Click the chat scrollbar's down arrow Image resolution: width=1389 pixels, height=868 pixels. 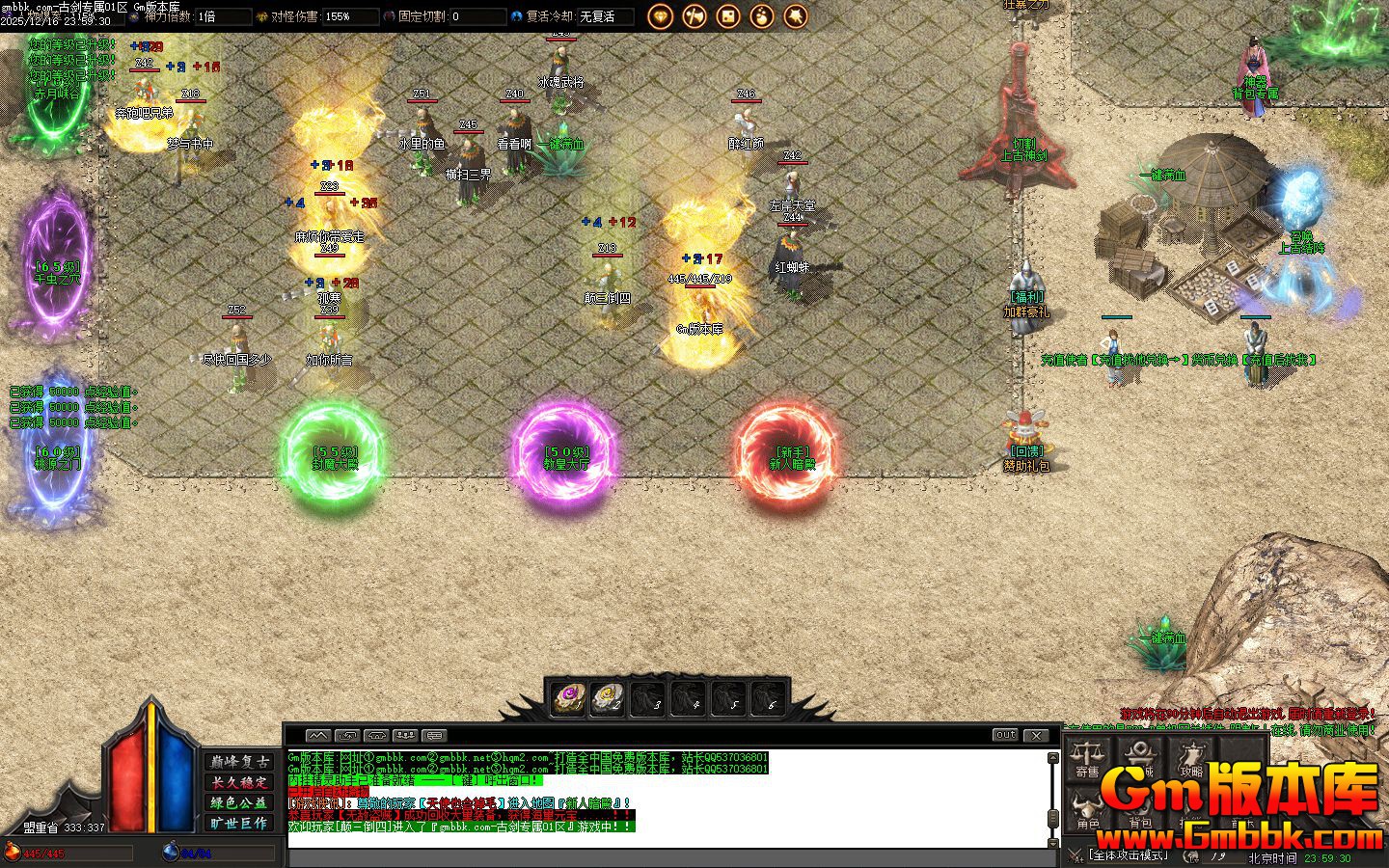[1053, 842]
